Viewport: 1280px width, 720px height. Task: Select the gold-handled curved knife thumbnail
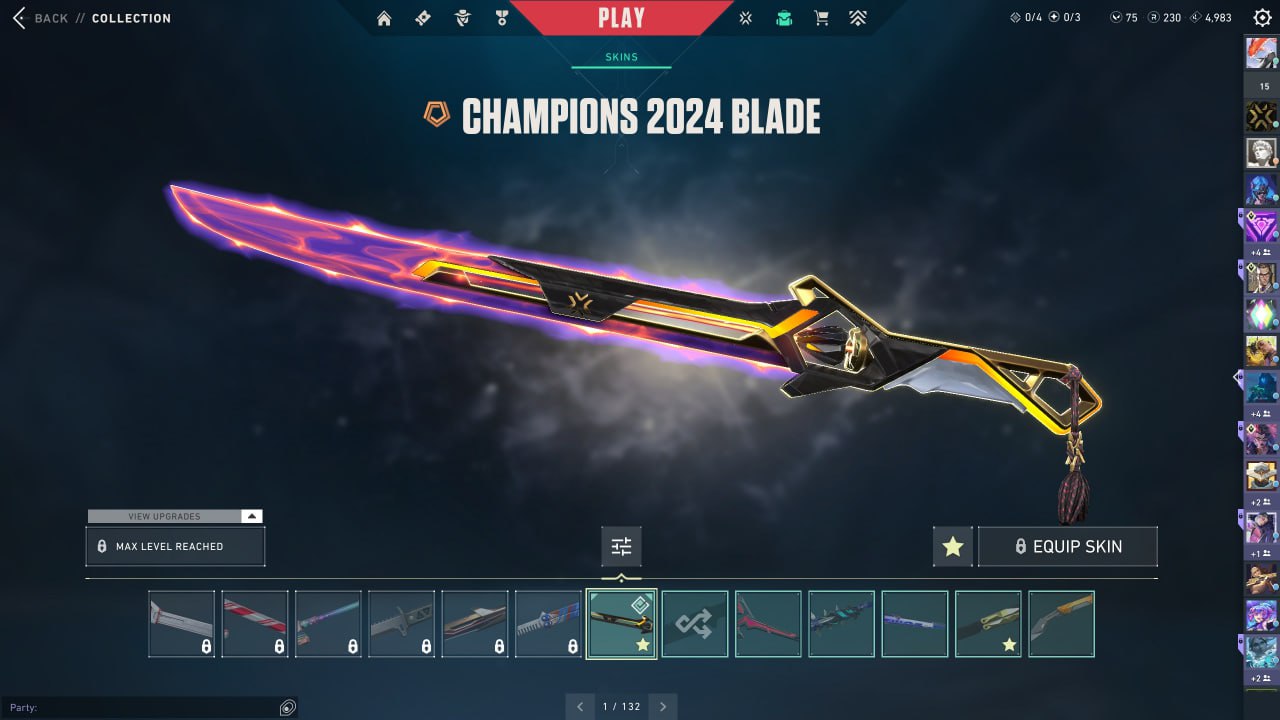pos(1061,624)
